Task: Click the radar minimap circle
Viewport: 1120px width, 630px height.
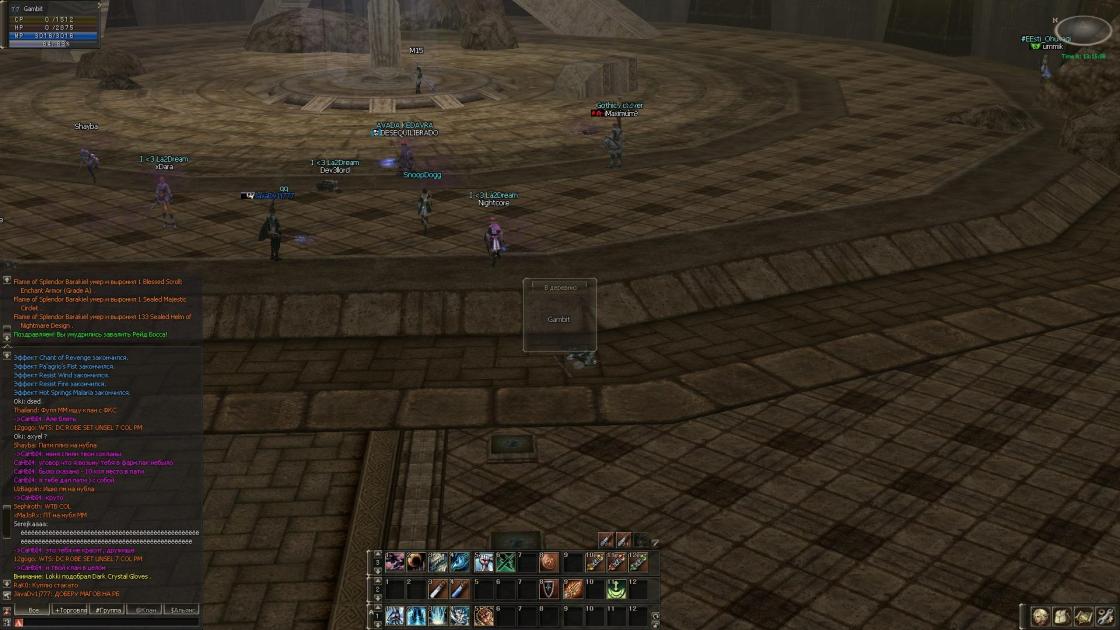Action: pyautogui.click(x=1083, y=30)
